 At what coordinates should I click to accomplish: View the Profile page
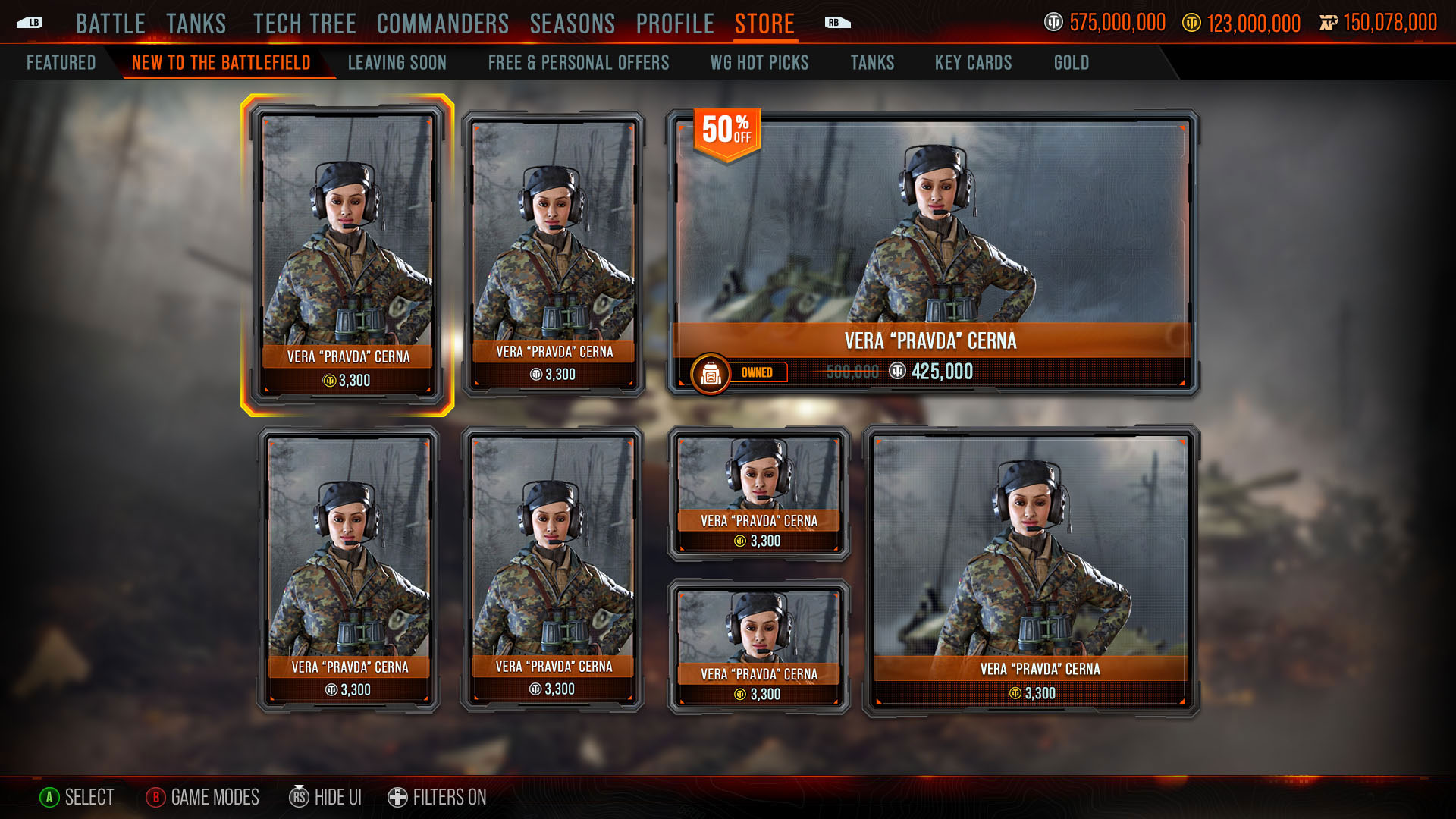[674, 24]
